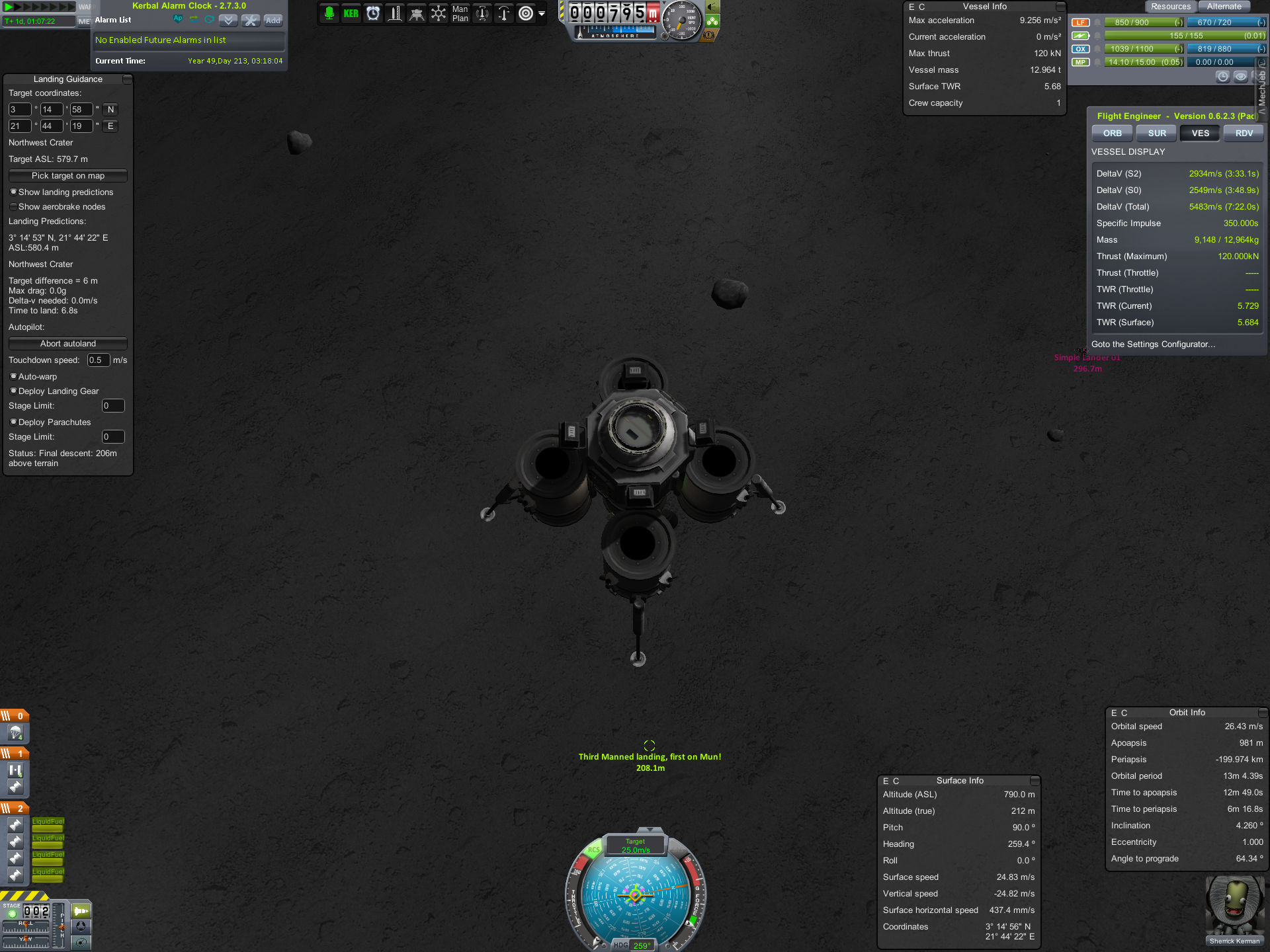Toggle the LF resource alarm bell
The height and width of the screenshot is (952, 1270).
(1097, 22)
